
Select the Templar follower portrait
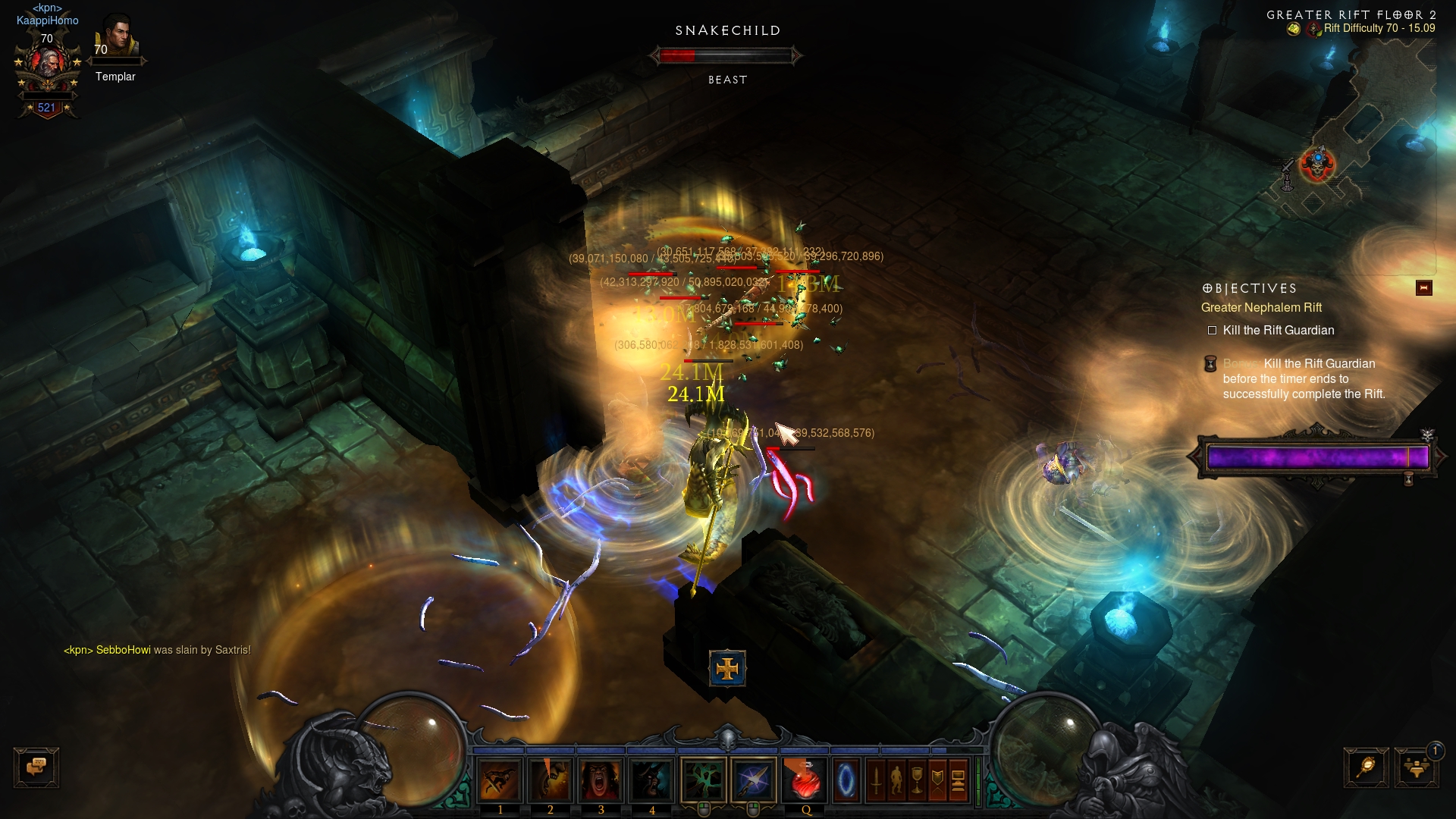pos(117,36)
